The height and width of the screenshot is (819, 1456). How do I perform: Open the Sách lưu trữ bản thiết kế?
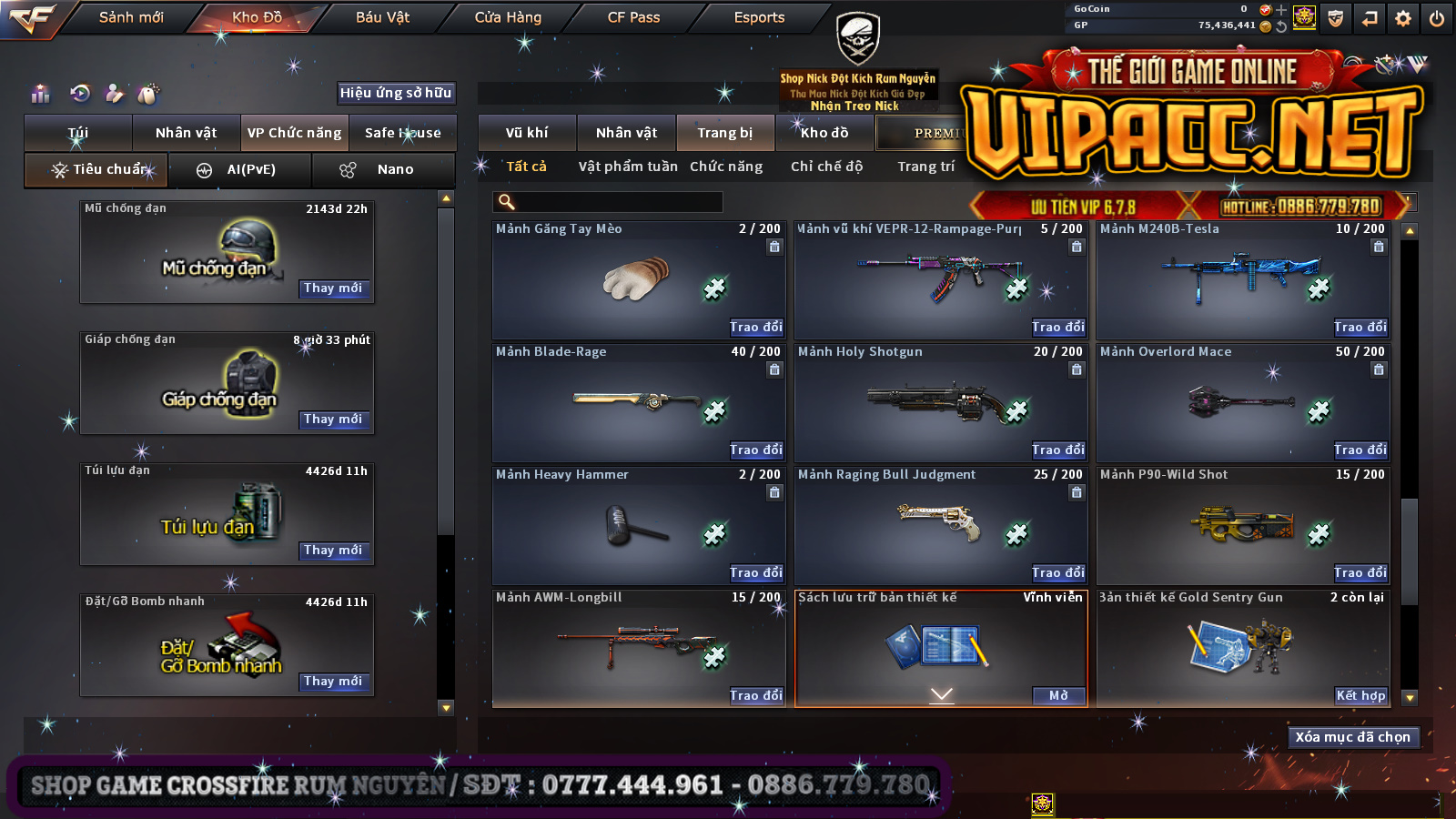coord(1058,696)
